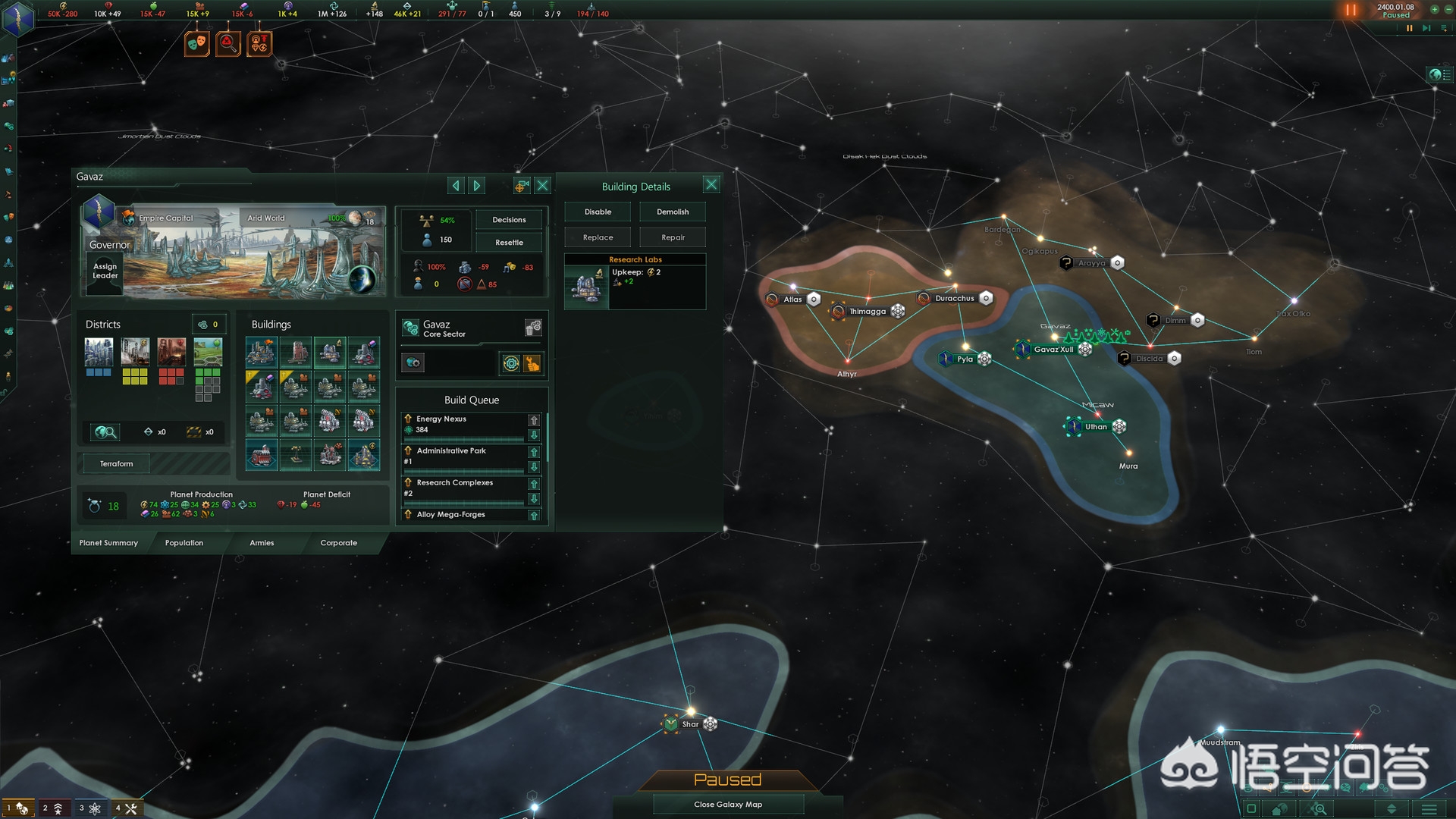Click the Repair building button
The width and height of the screenshot is (1456, 819).
pyautogui.click(x=673, y=238)
